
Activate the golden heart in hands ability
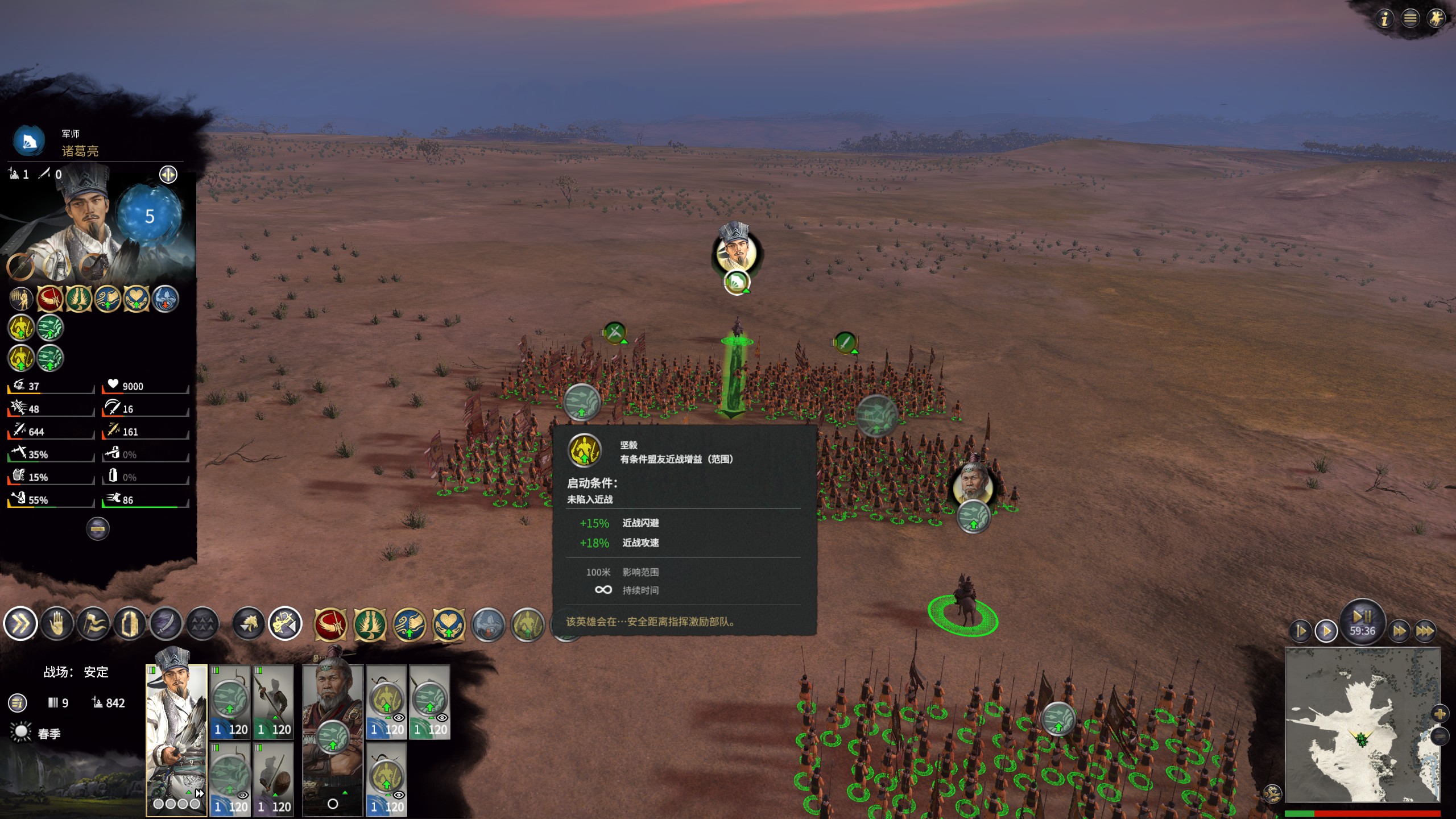pos(449,624)
